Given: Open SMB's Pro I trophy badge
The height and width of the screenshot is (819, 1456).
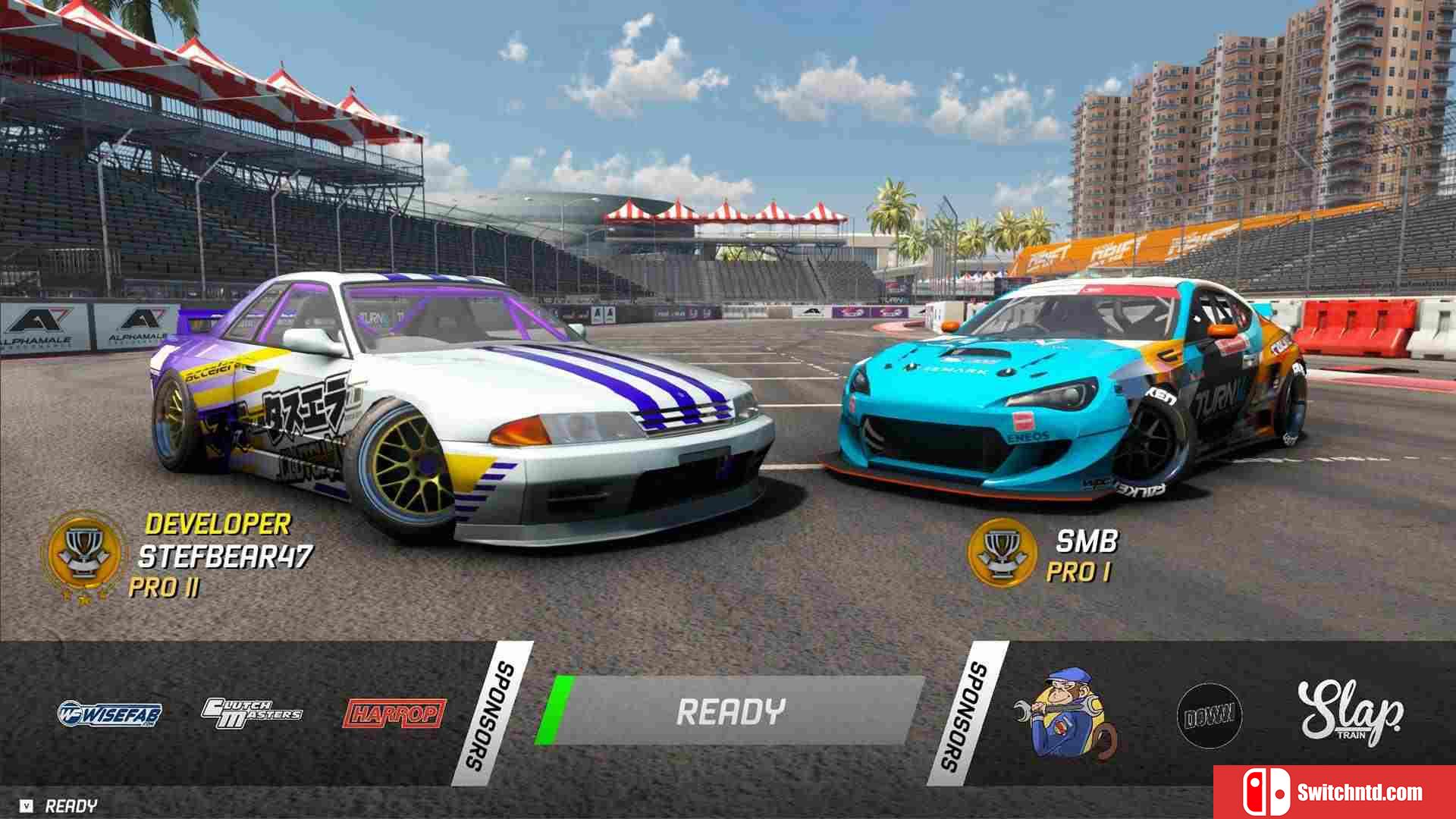Looking at the screenshot, I should (x=1003, y=553).
